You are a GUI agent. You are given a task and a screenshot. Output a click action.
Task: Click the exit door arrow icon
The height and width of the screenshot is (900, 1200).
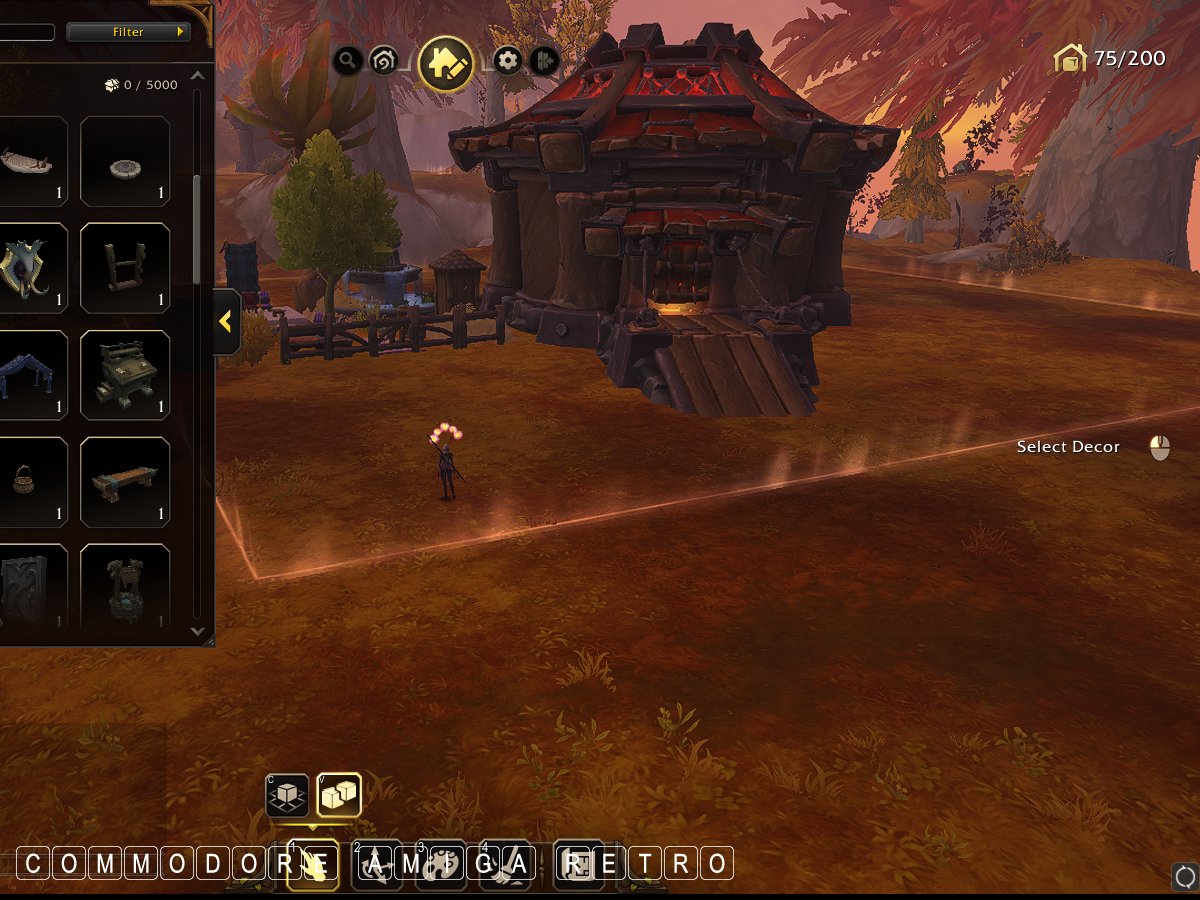(x=543, y=61)
